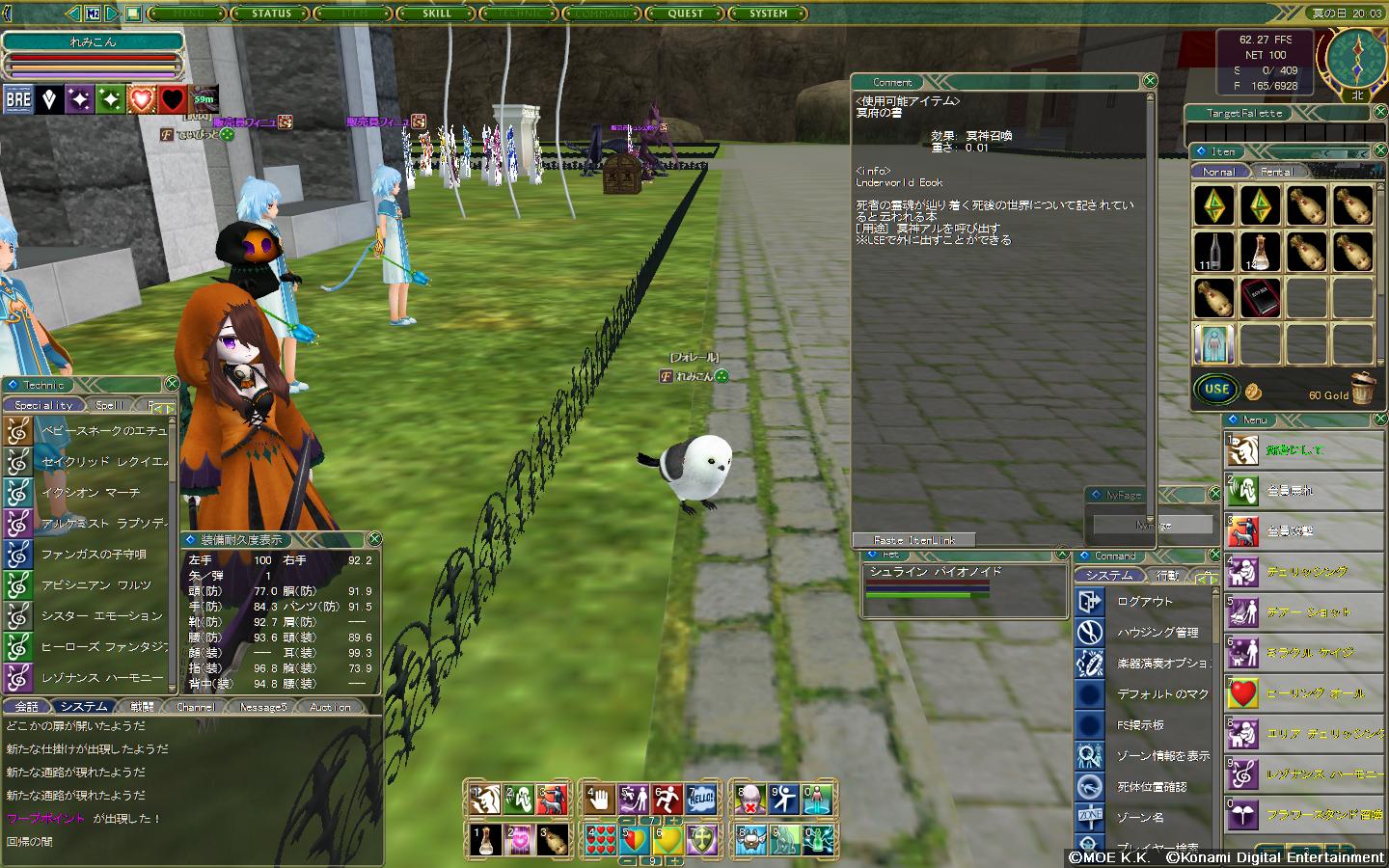Open the SYSTEM menu in the top bar
Image resolution: width=1389 pixels, height=868 pixels.
click(769, 14)
